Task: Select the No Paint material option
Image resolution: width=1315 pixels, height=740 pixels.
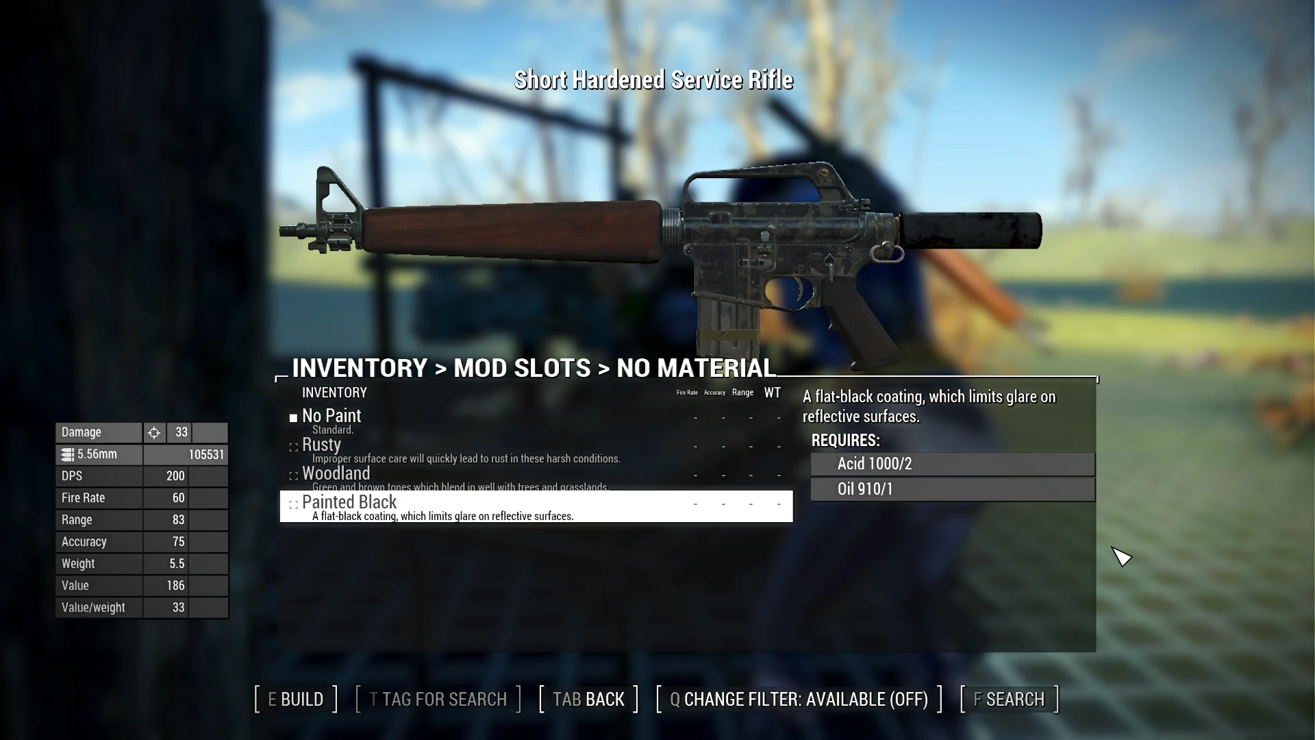Action: point(332,416)
